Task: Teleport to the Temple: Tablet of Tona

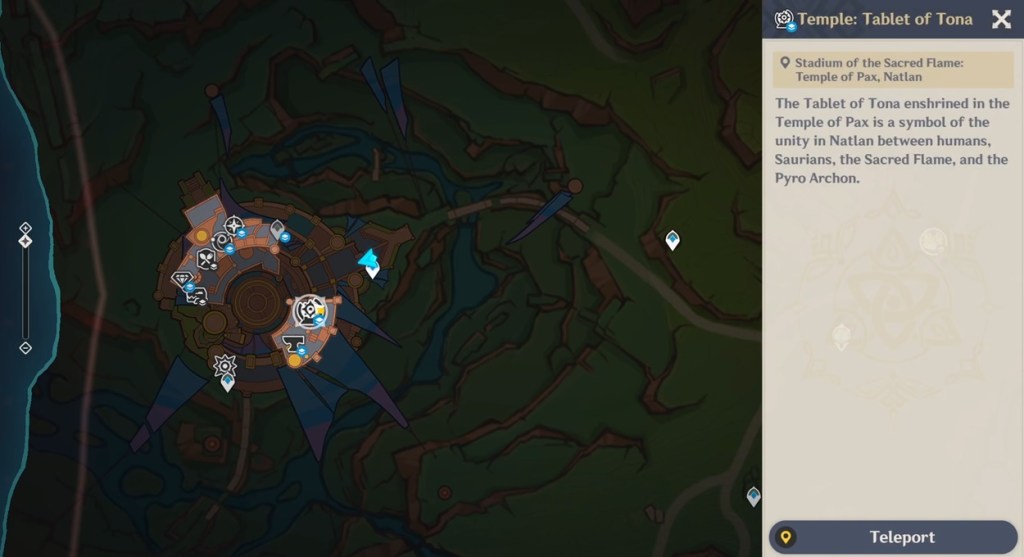Action: (x=891, y=537)
